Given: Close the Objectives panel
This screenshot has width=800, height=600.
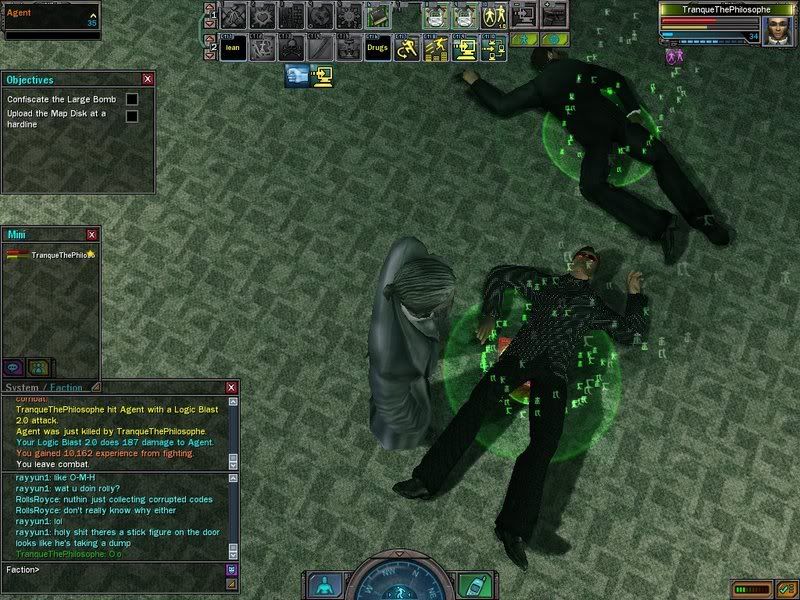Looking at the screenshot, I should [148, 79].
